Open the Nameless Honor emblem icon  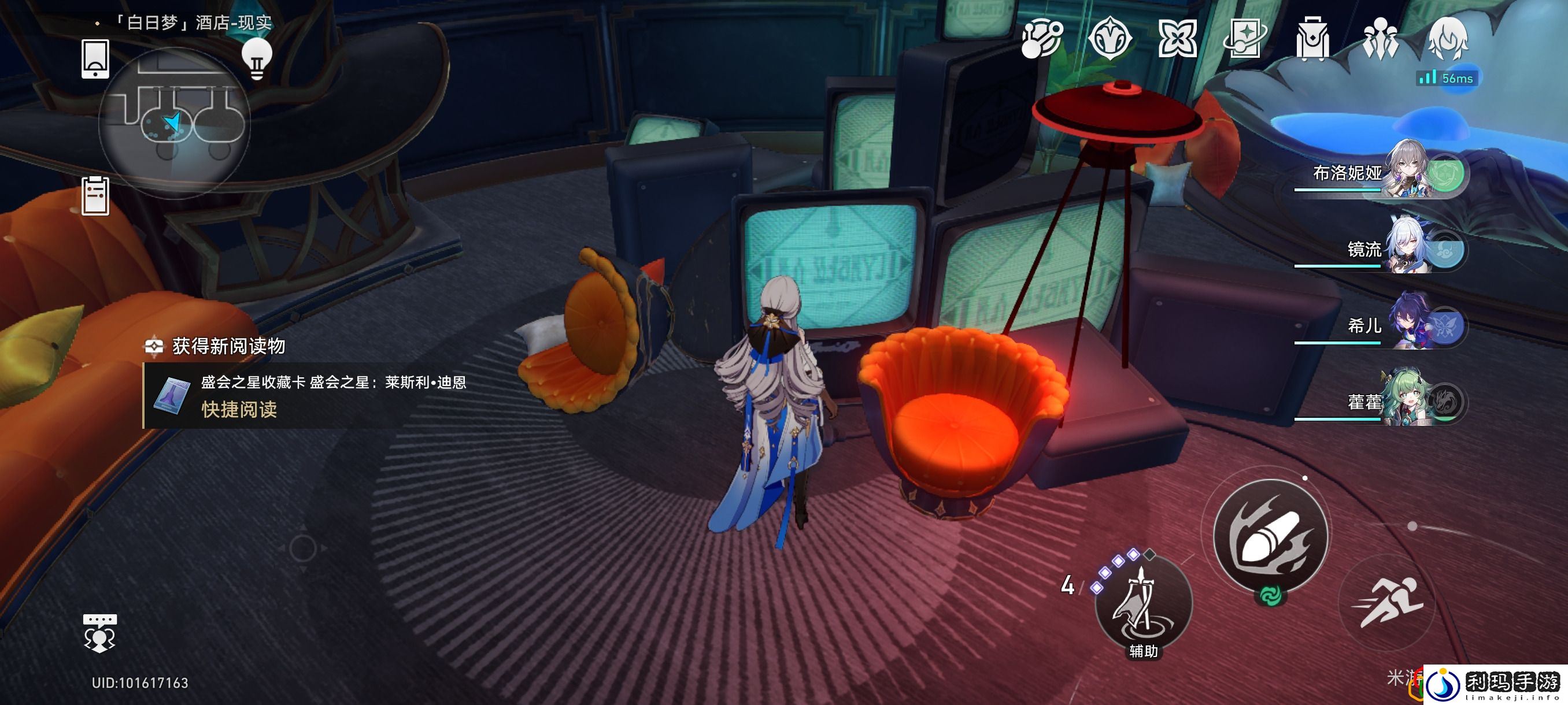(x=1109, y=39)
